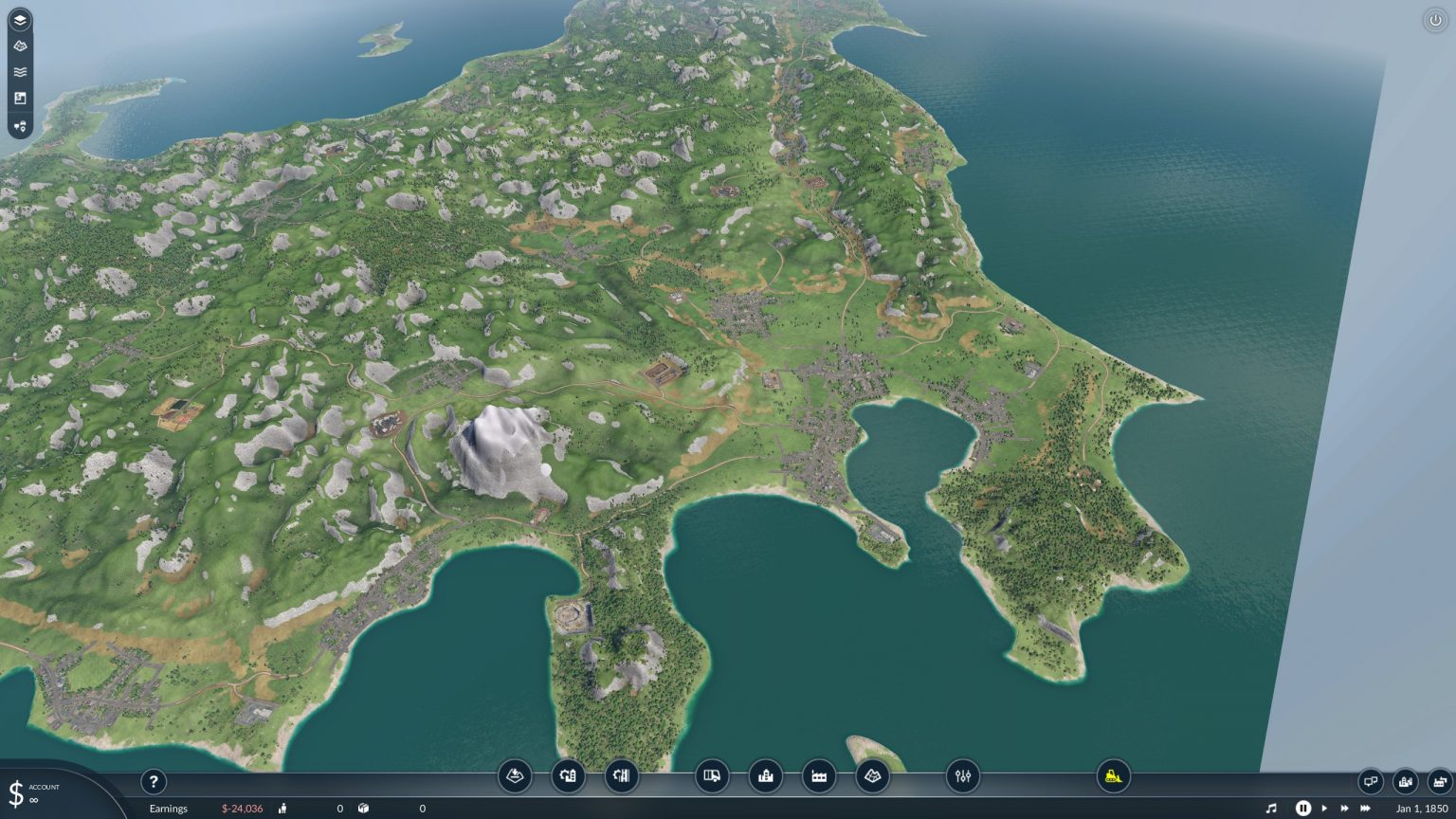
Task: Open the vehicle purchase menu
Action: coord(711,776)
